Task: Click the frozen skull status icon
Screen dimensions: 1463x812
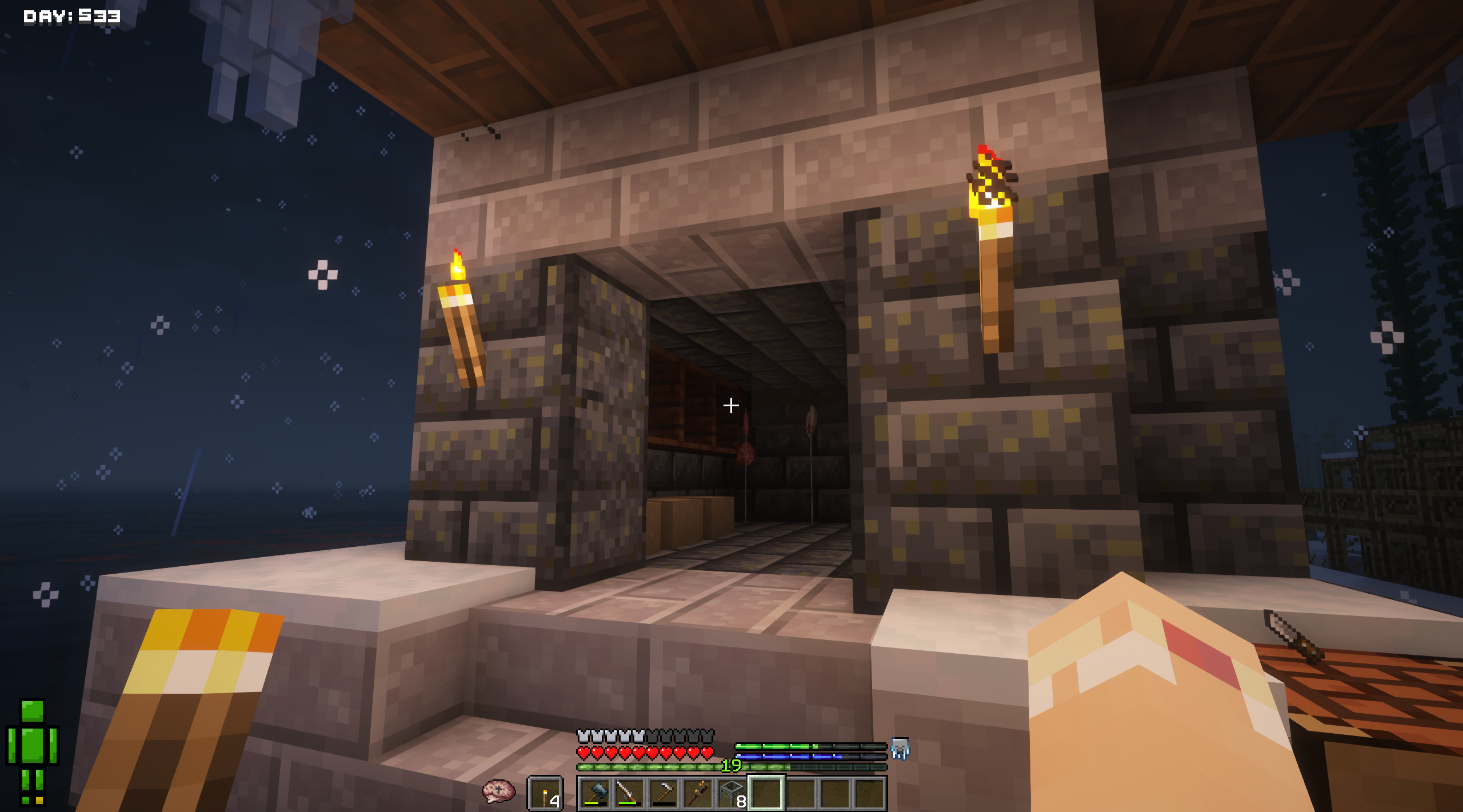Action: pyautogui.click(x=900, y=748)
